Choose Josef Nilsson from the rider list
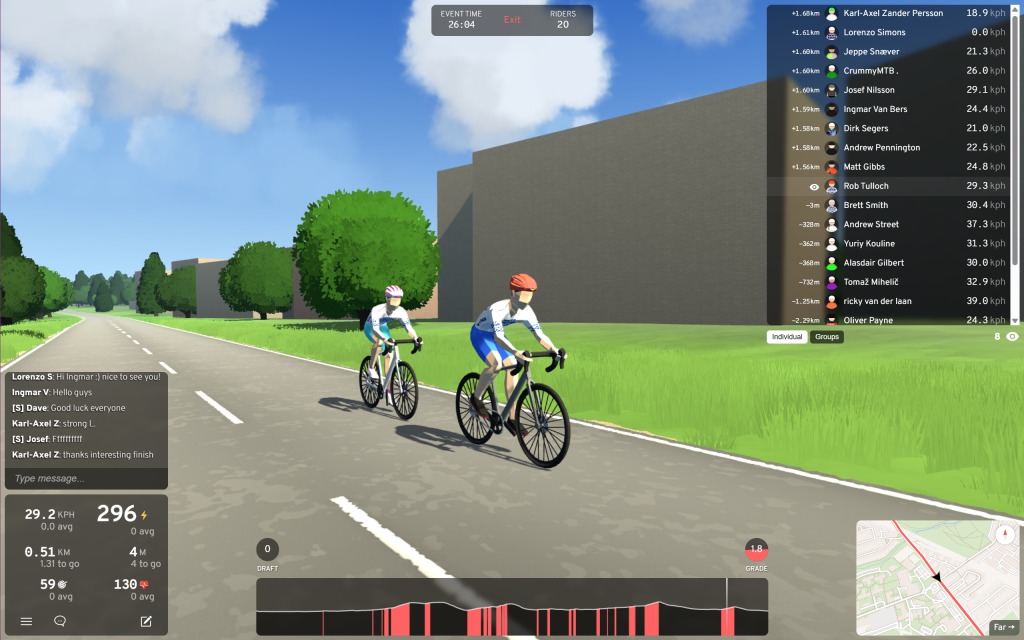Viewport: 1024px width, 640px height. [869, 90]
